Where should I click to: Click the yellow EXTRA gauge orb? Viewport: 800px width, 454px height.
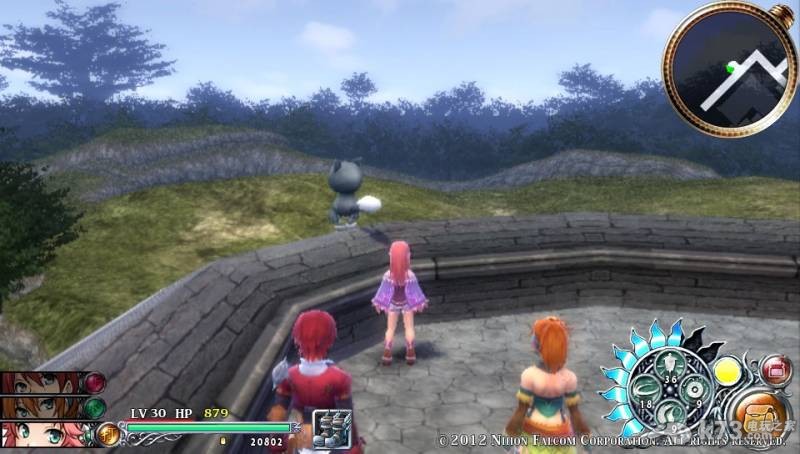(725, 371)
